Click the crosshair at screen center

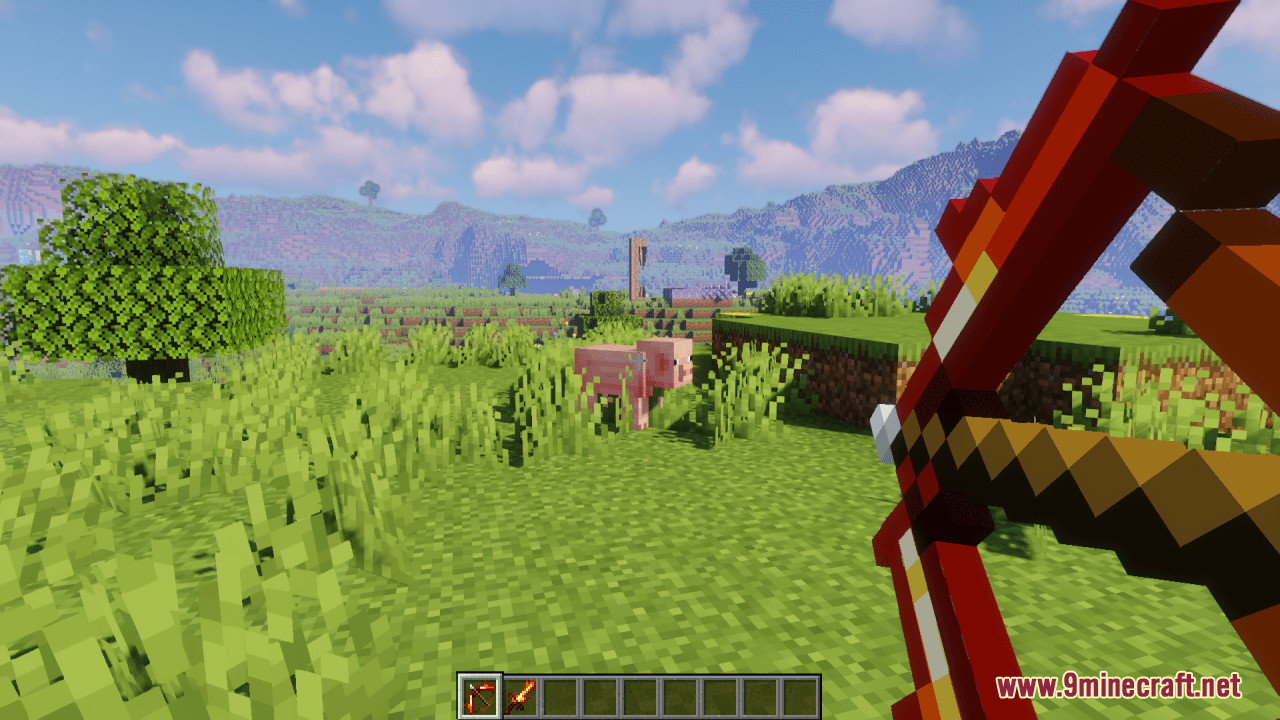[640, 360]
